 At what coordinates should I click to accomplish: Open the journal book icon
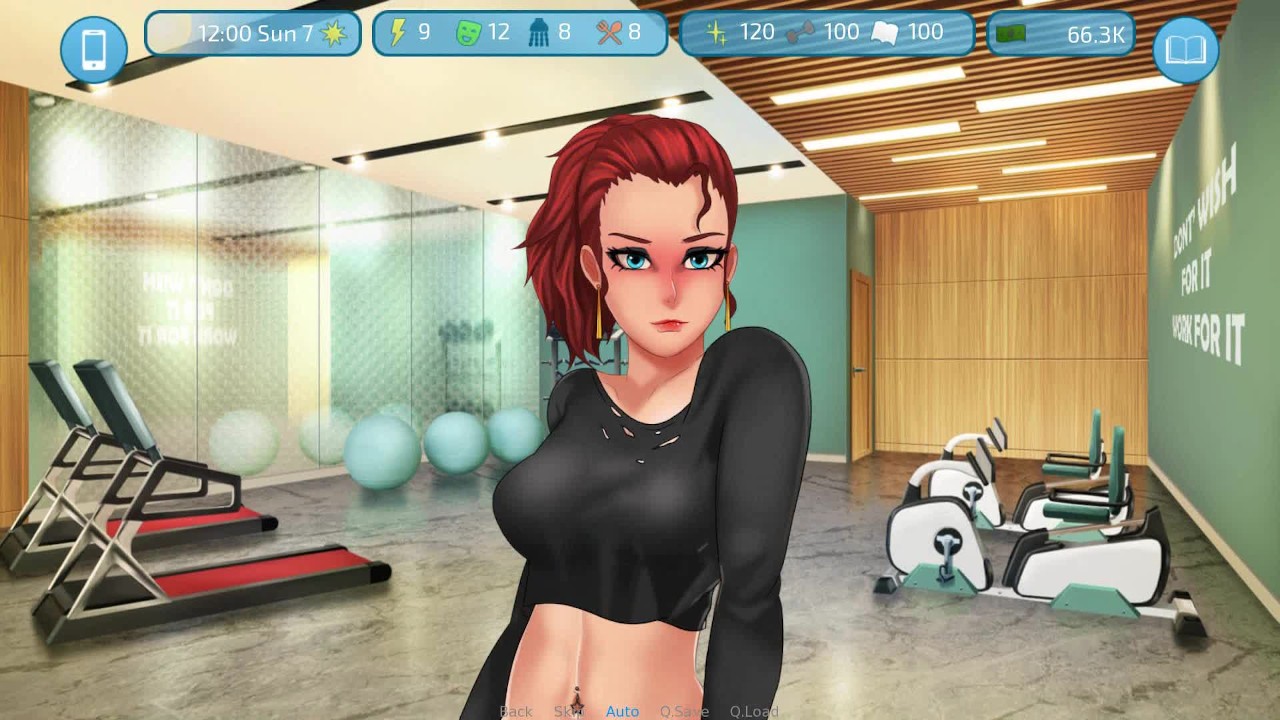(x=1186, y=49)
